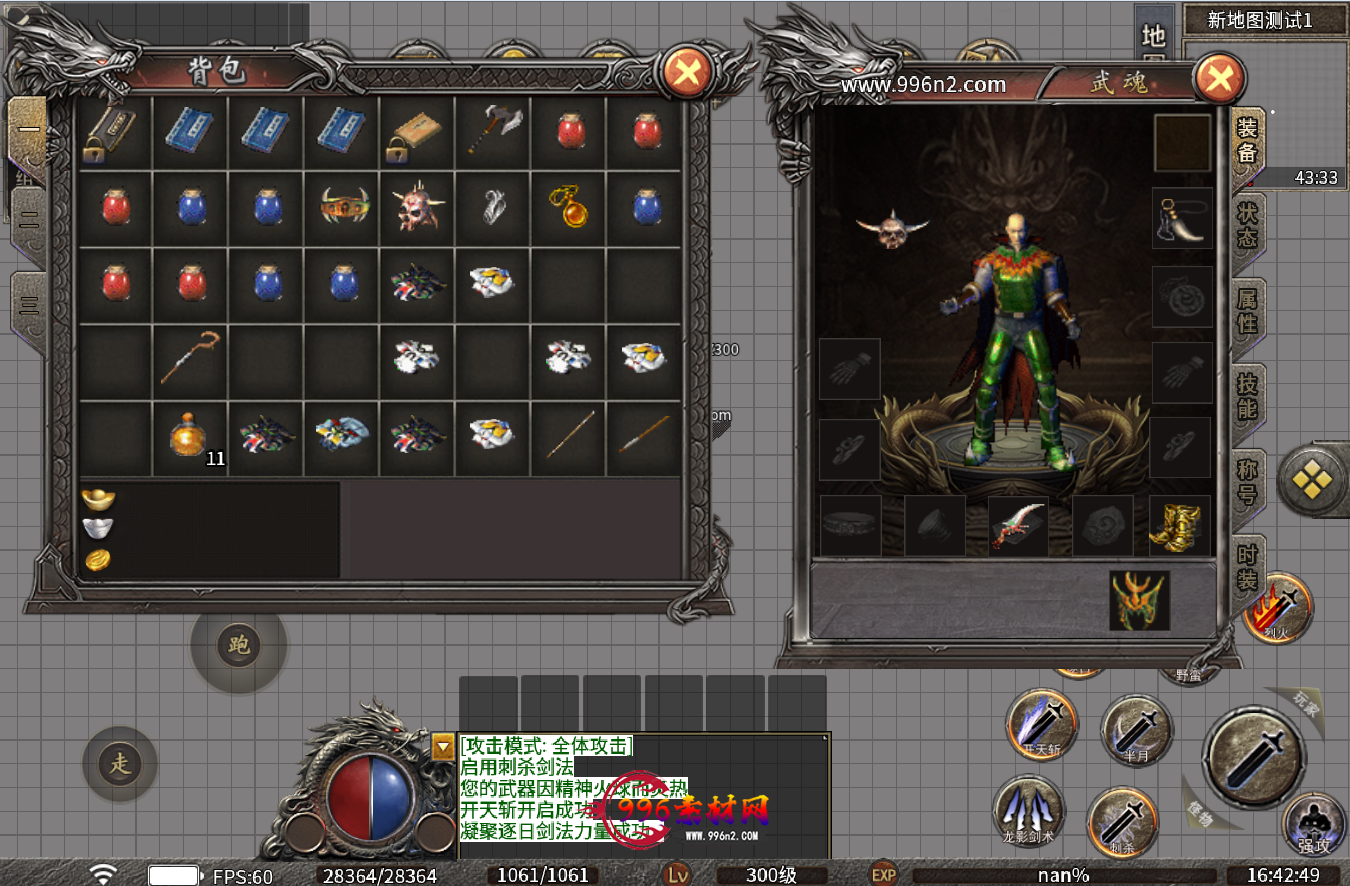Viewport: 1350px width, 886px height.
Task: Select the hooked staff in the backpack
Action: (190, 359)
